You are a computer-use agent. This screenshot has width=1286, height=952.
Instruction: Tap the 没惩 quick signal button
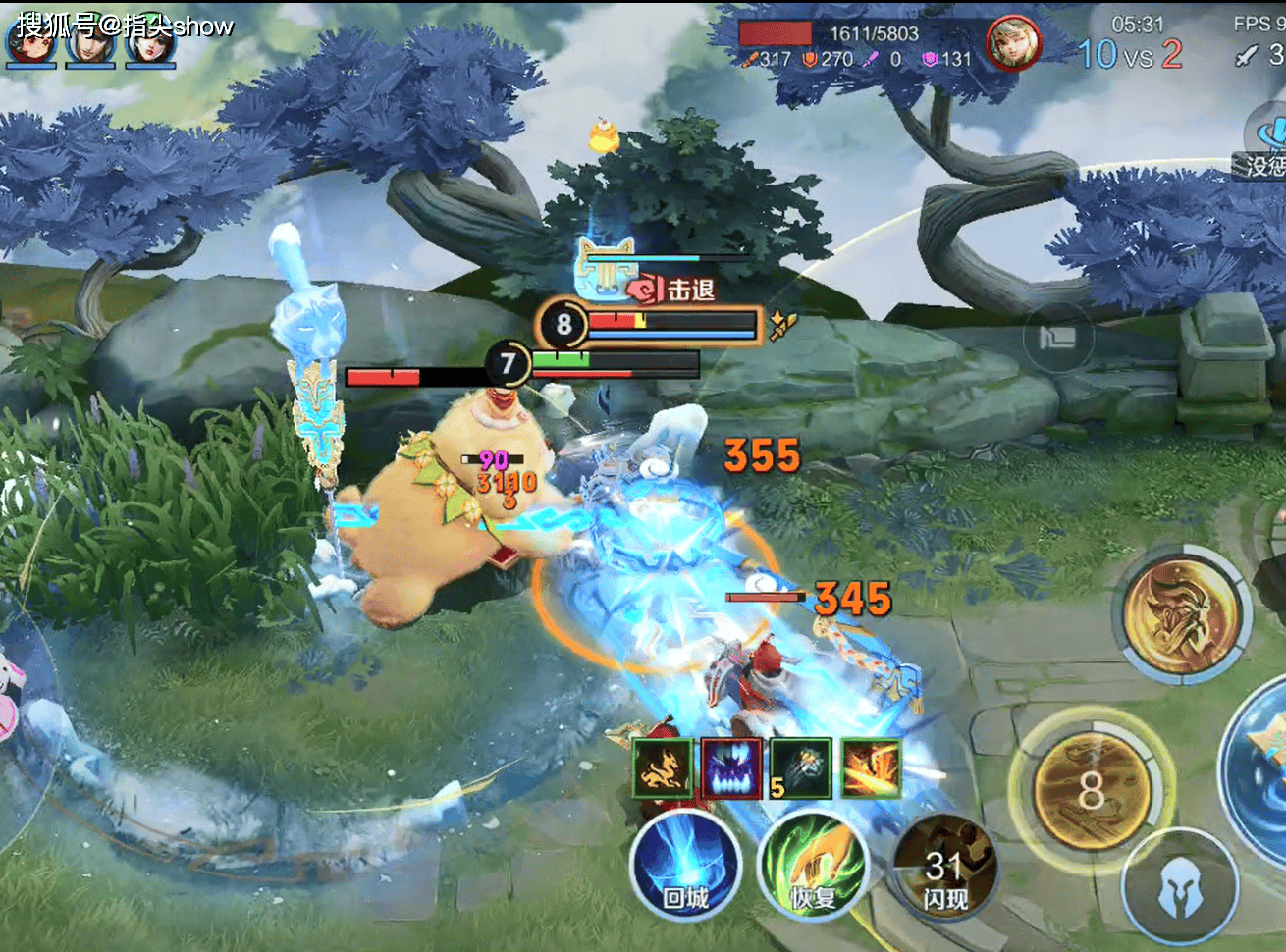pos(1264,147)
